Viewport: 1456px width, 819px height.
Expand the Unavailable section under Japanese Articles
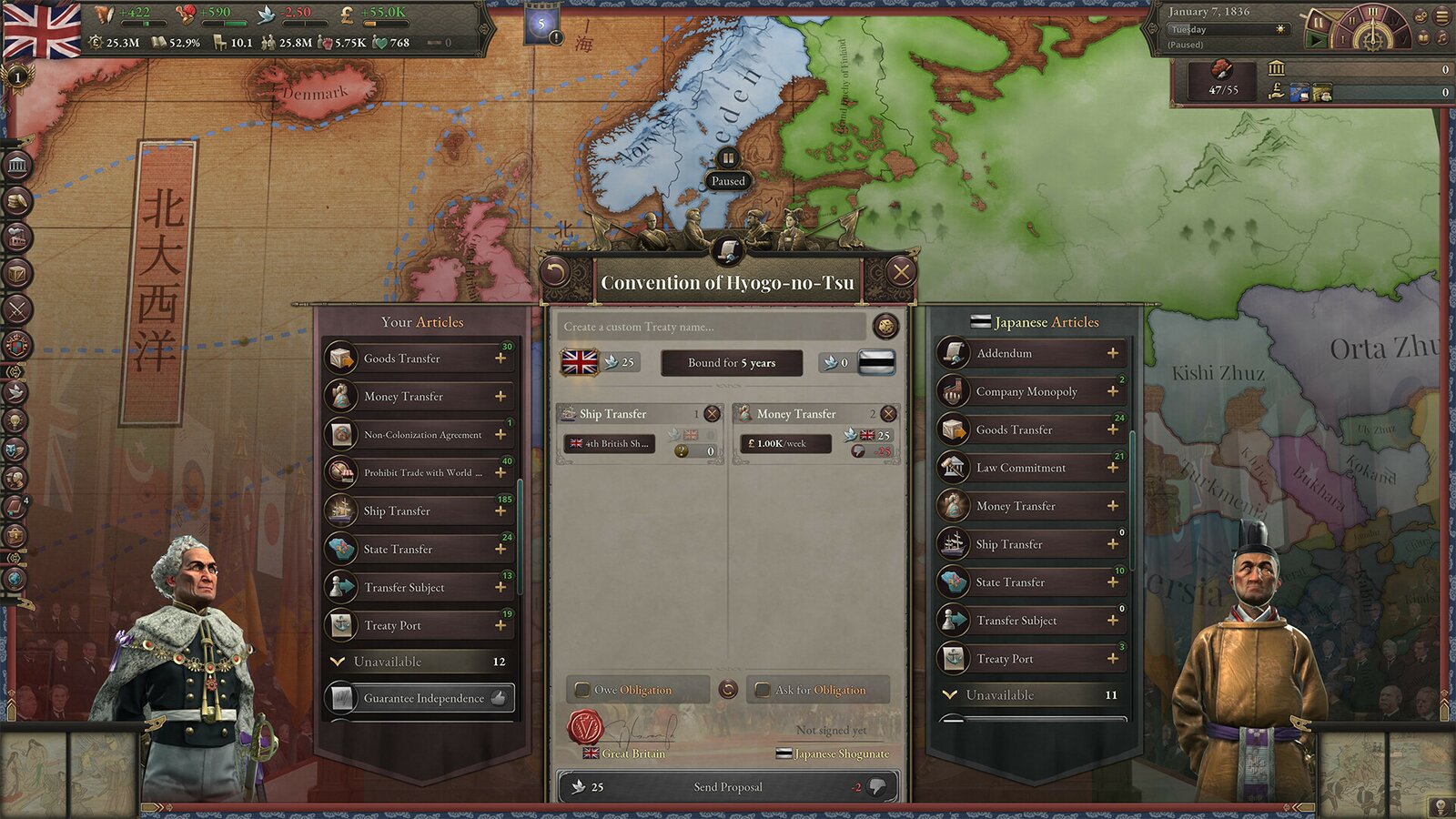(1029, 694)
